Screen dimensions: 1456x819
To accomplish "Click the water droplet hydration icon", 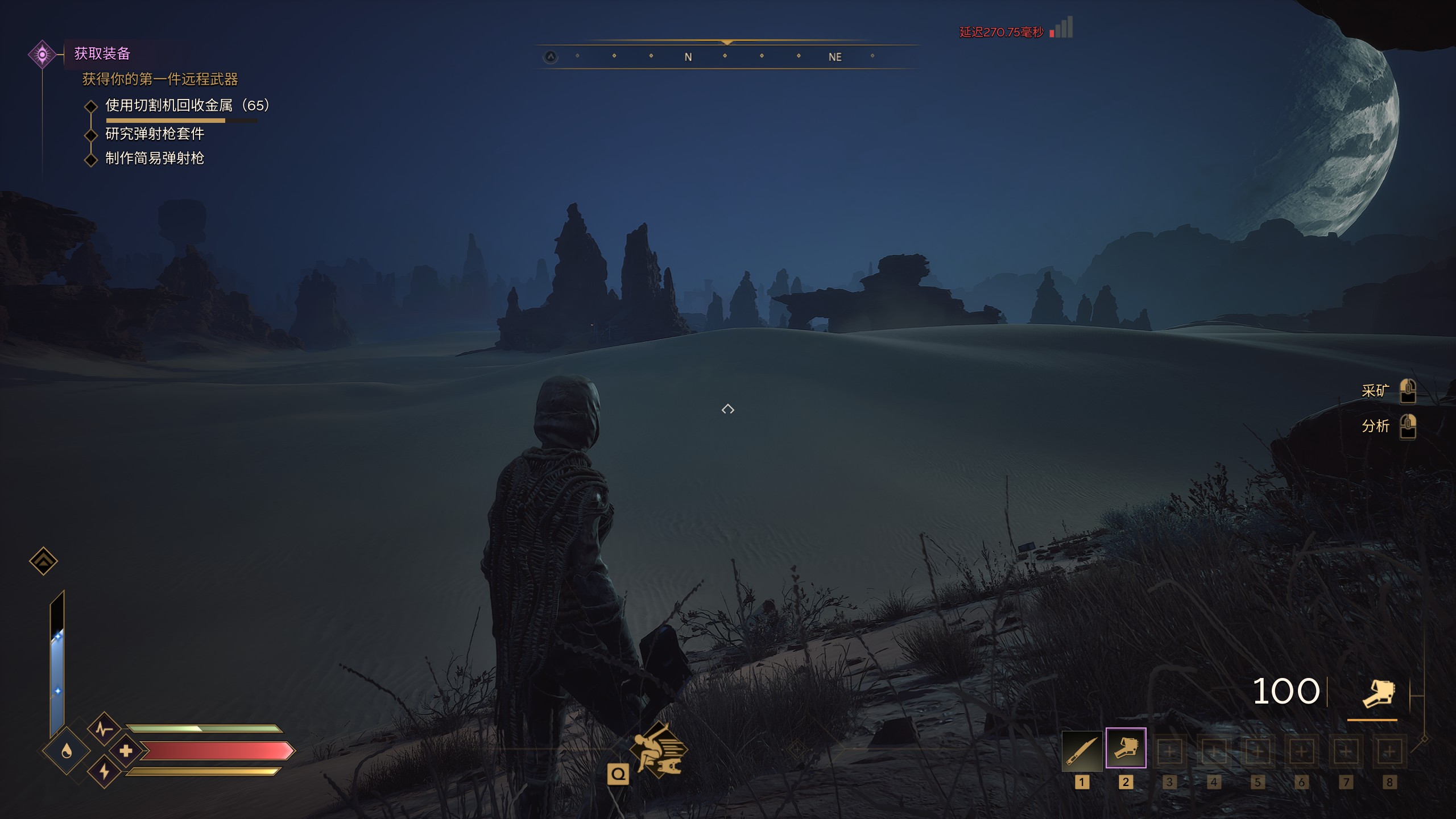I will click(67, 751).
